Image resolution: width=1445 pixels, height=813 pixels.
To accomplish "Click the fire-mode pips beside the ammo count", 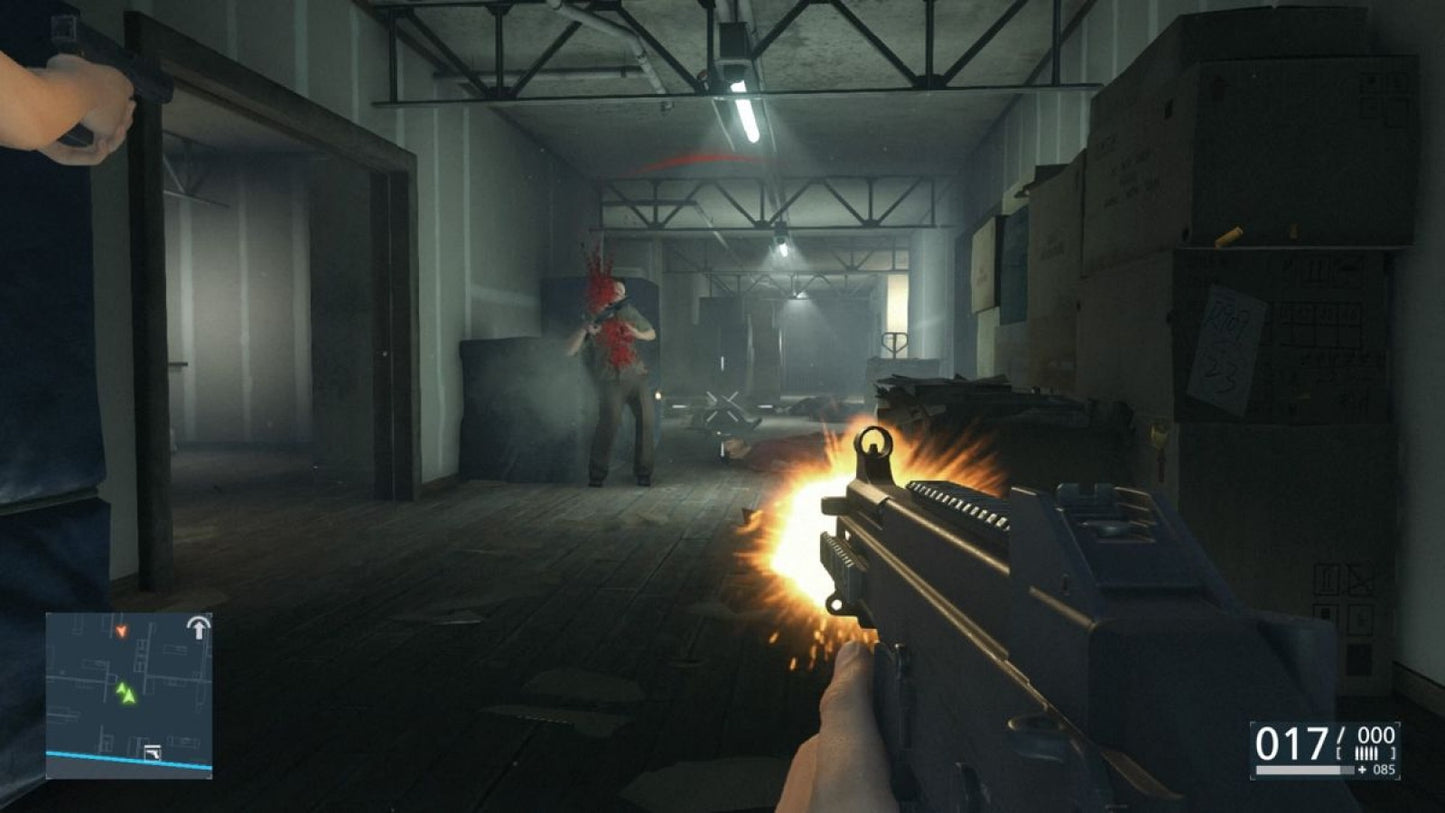I will coord(1366,753).
